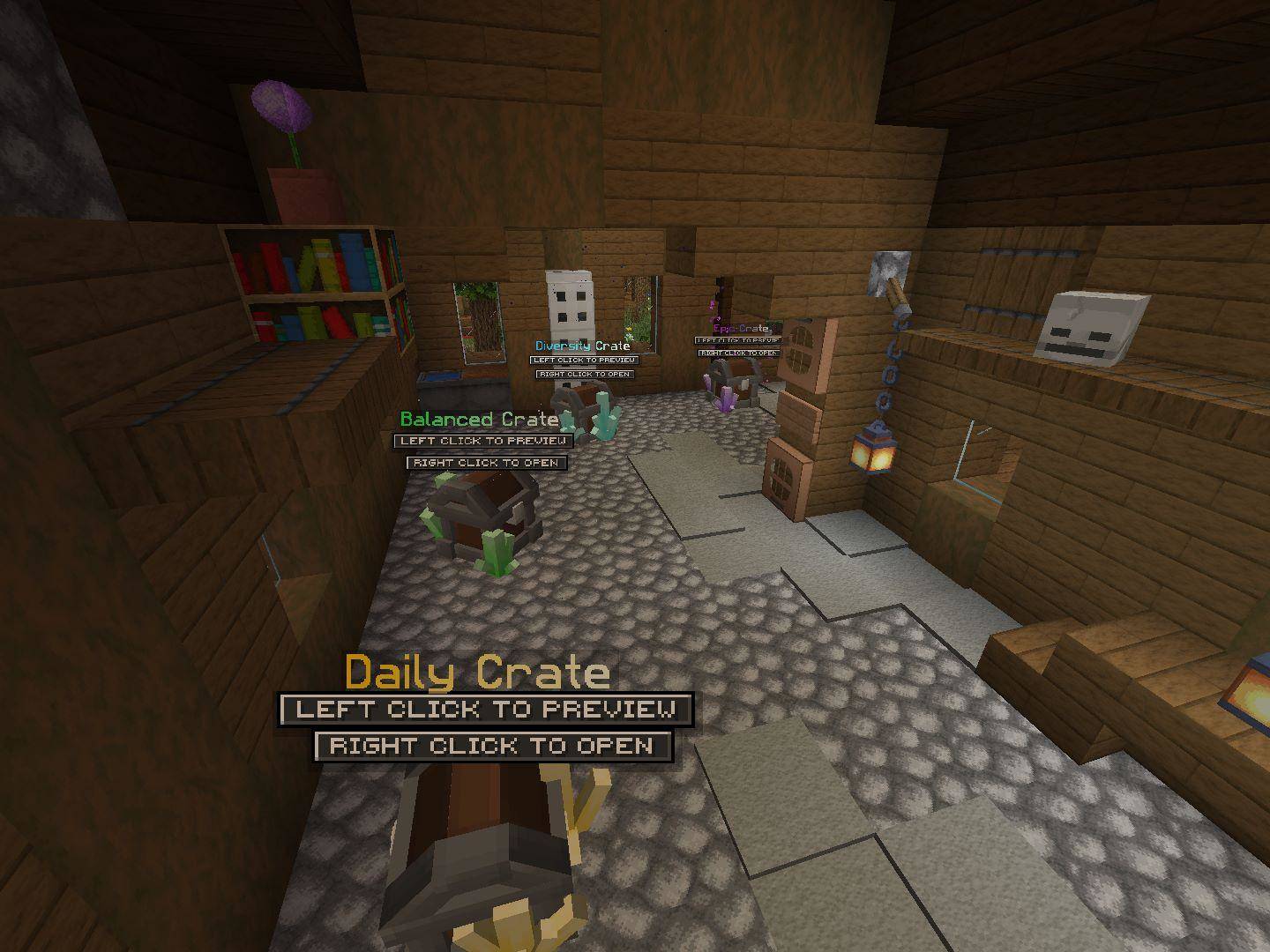The image size is (1270, 952).
Task: Expand the Epic Crate open label
Action: (741, 353)
